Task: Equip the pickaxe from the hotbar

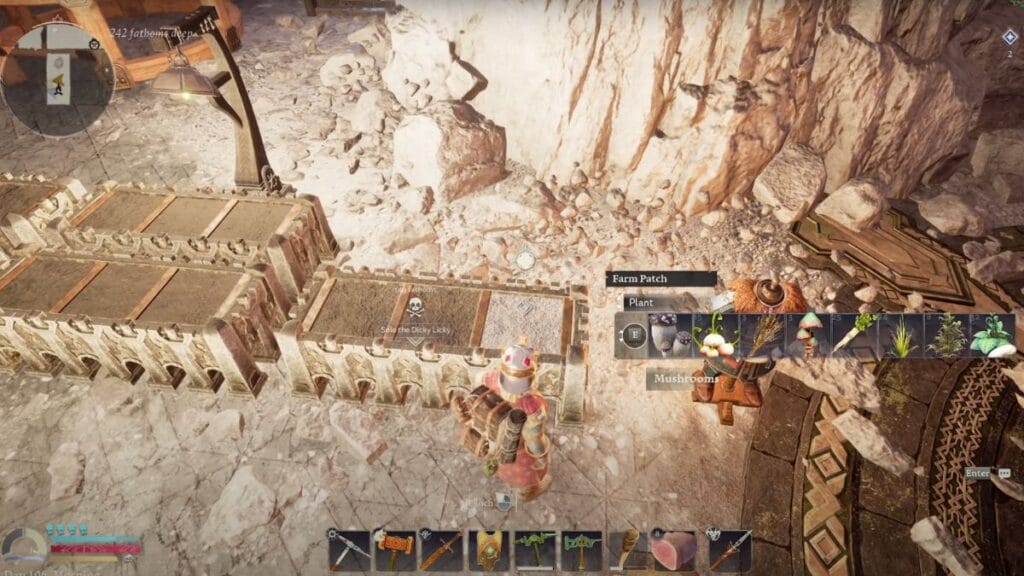Action: [x=349, y=551]
